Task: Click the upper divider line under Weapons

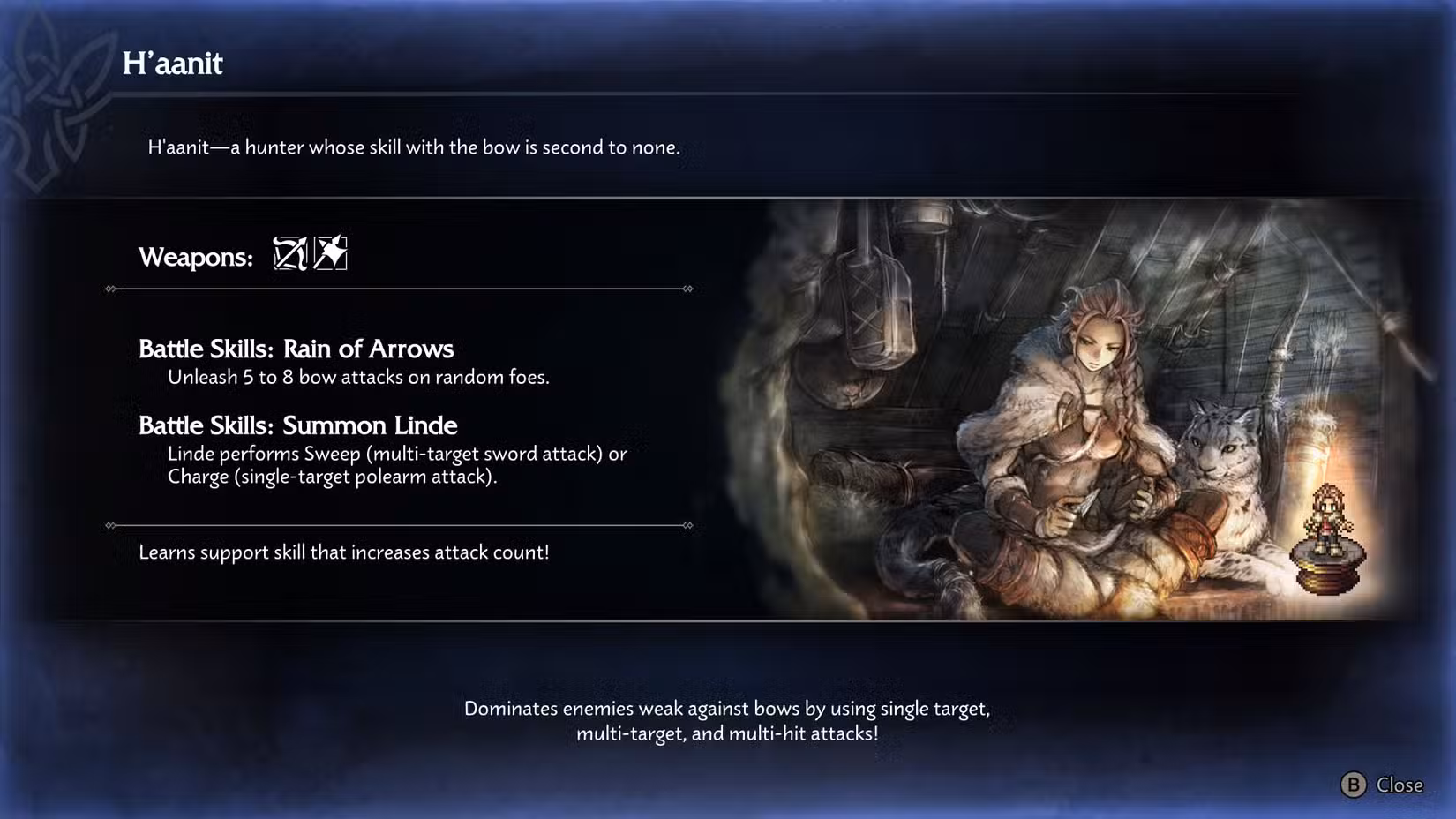Action: pyautogui.click(x=397, y=288)
